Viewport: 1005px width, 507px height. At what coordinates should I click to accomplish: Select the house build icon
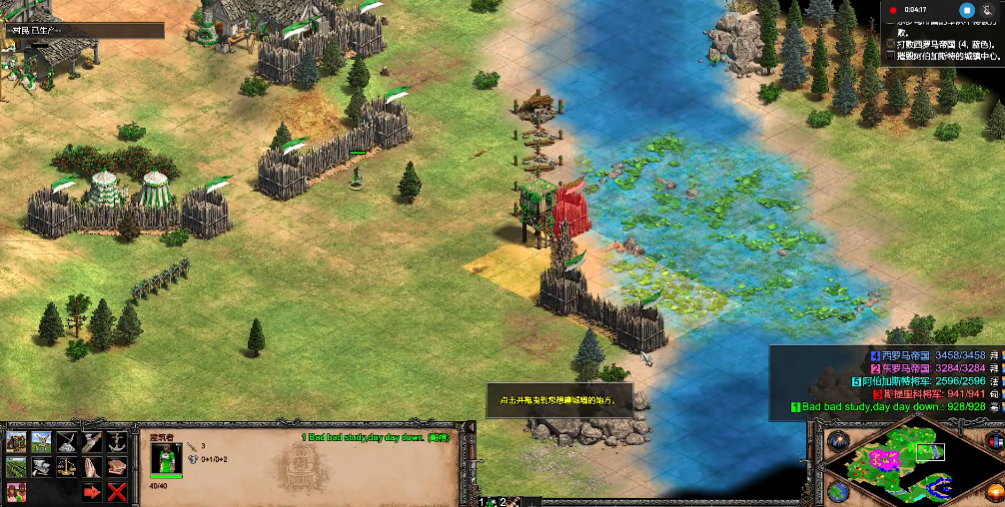[x=16, y=441]
